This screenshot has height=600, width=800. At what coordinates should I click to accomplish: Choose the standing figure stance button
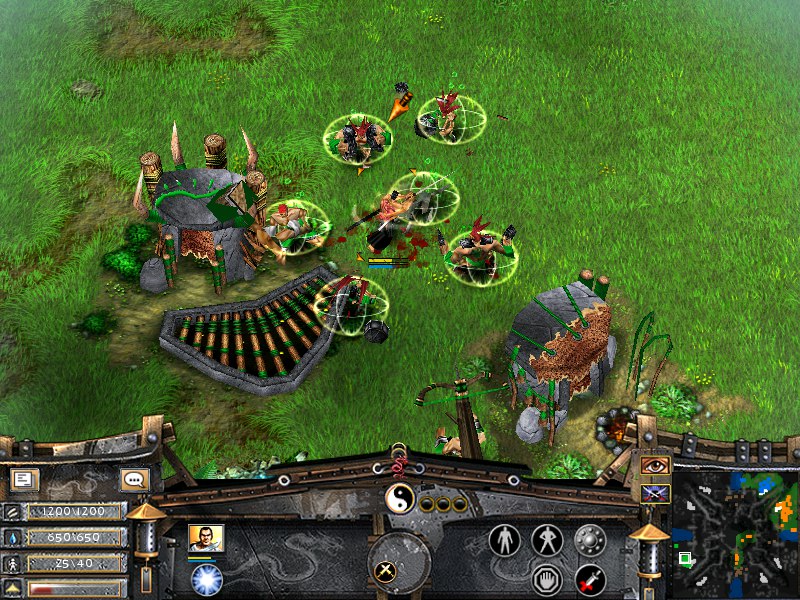point(505,540)
